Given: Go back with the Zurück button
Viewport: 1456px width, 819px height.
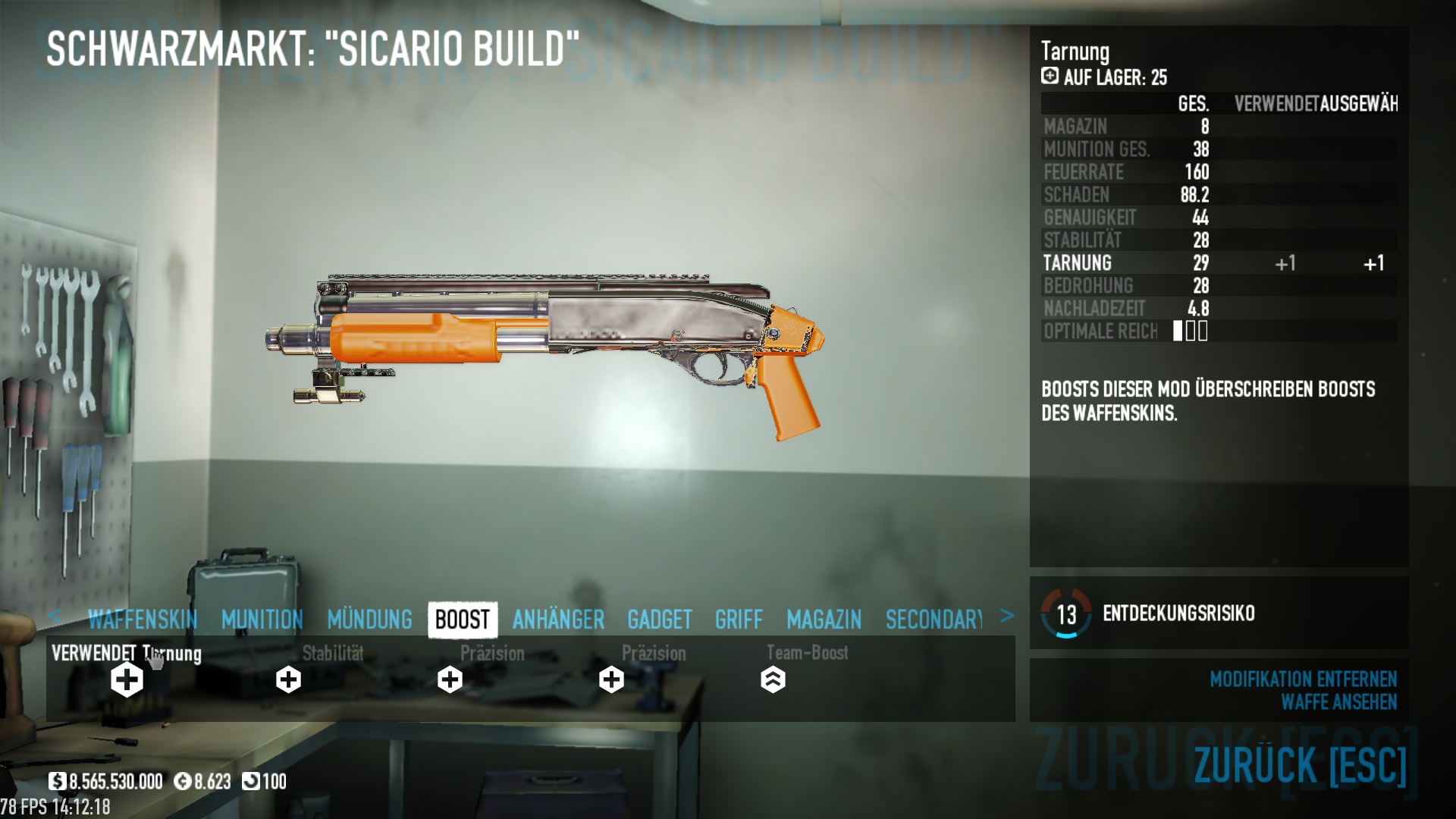Looking at the screenshot, I should click(1300, 764).
